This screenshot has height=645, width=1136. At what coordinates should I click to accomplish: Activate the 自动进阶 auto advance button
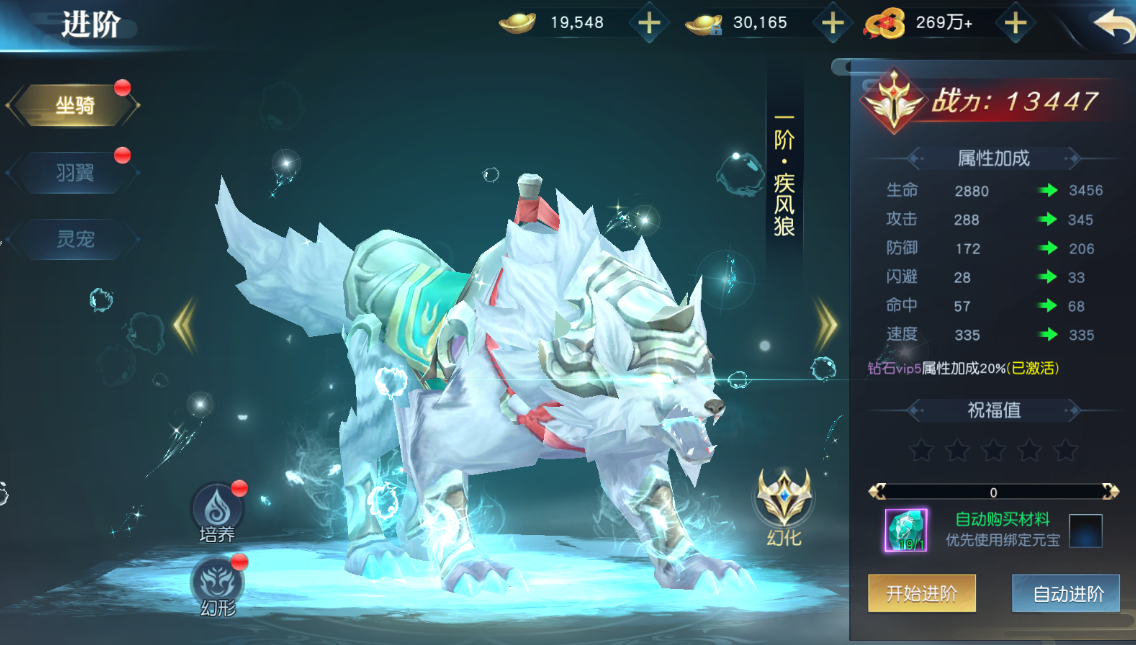[1066, 594]
